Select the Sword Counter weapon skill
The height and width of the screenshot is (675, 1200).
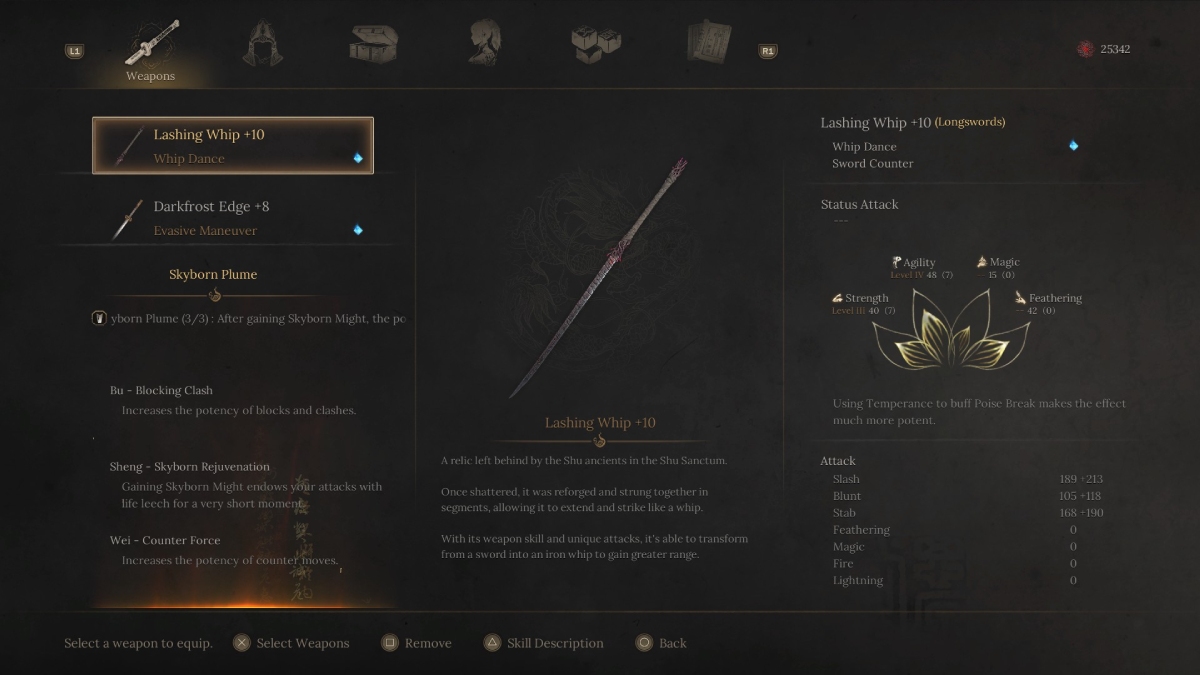point(873,163)
